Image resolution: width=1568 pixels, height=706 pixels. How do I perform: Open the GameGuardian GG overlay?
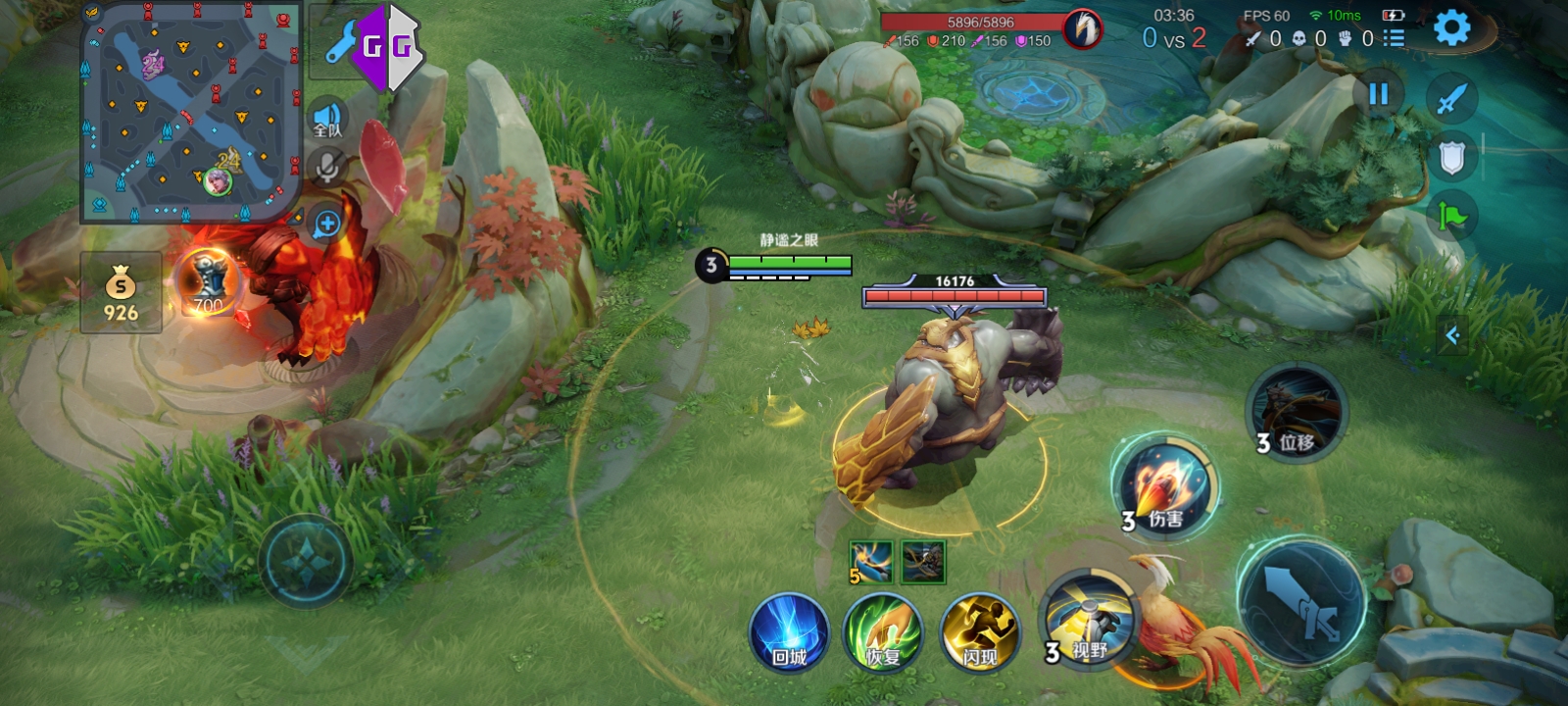click(x=386, y=46)
